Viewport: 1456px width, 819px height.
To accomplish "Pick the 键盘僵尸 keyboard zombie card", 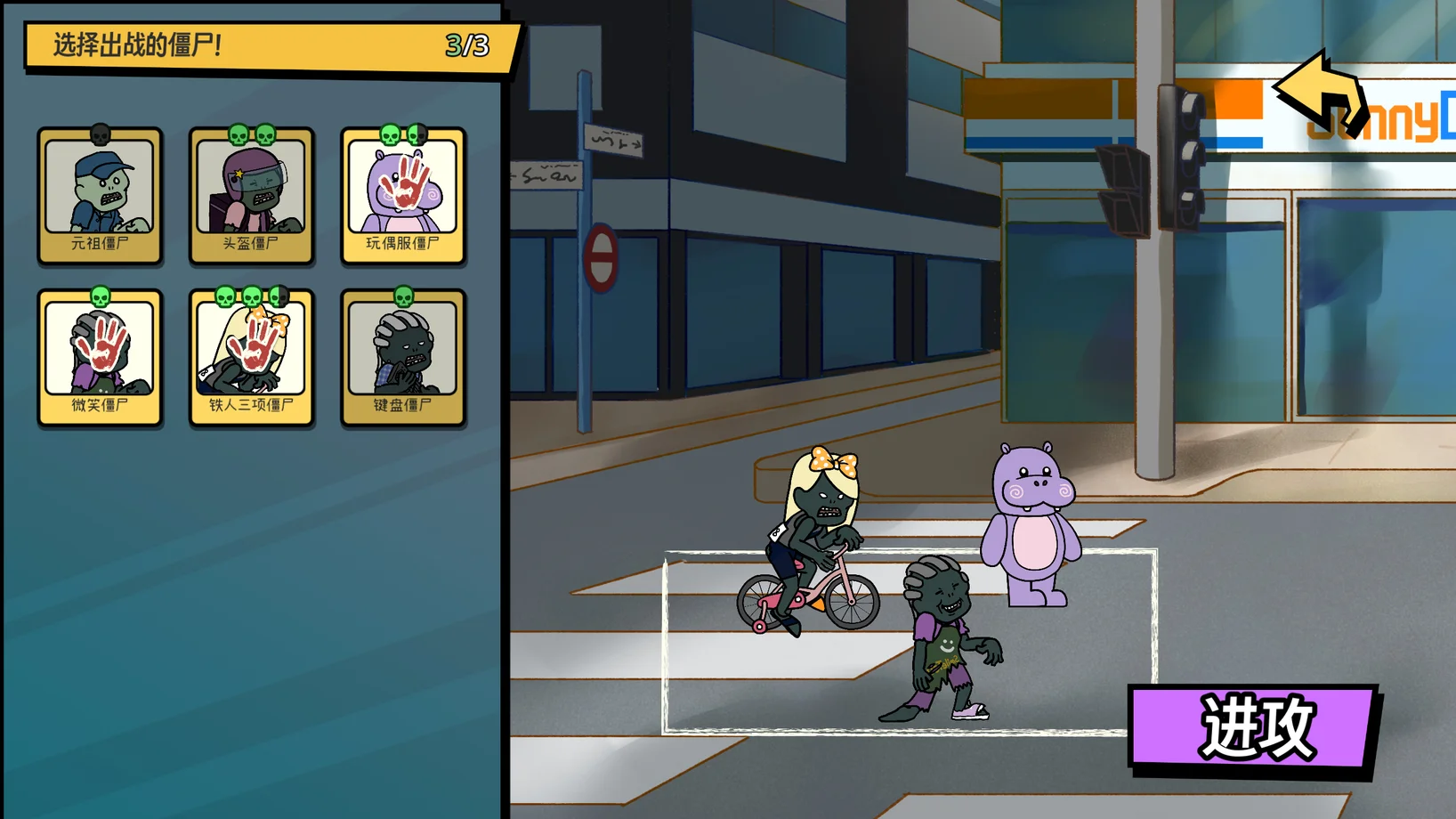I will (x=402, y=358).
